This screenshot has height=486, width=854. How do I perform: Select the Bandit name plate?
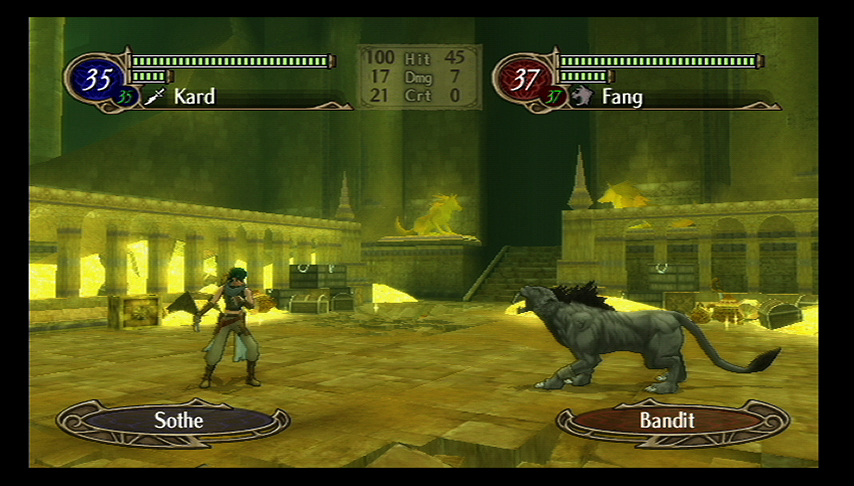click(667, 420)
